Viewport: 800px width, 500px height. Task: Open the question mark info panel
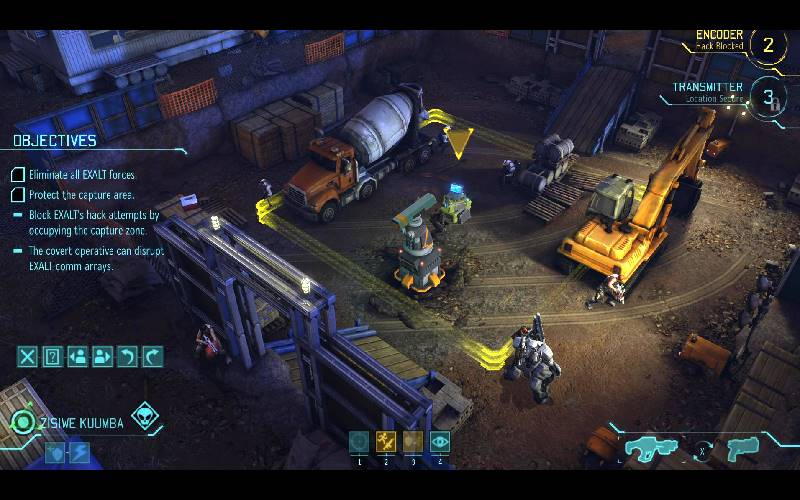pyautogui.click(x=53, y=356)
